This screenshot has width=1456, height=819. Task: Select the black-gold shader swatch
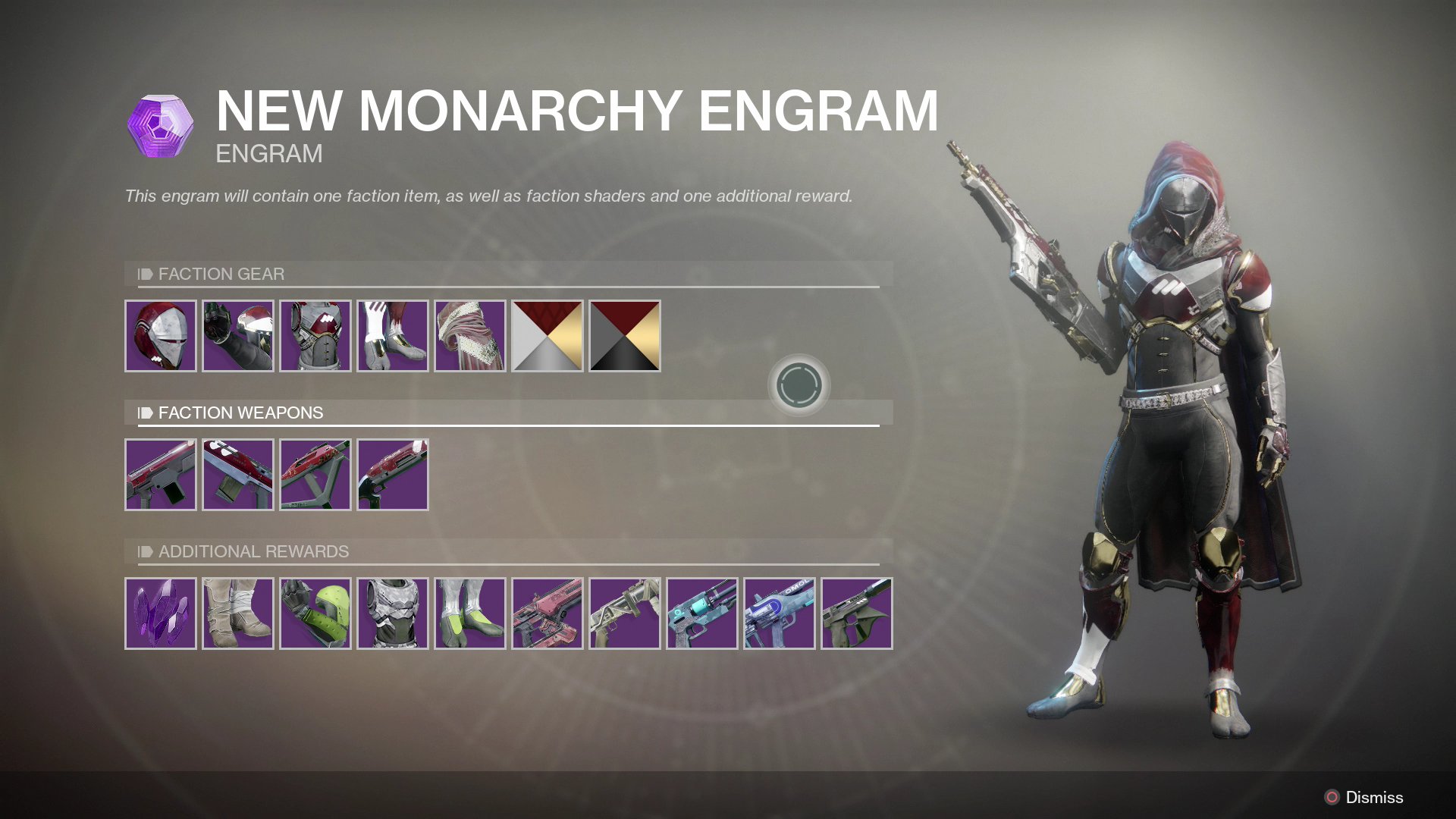[x=625, y=335]
